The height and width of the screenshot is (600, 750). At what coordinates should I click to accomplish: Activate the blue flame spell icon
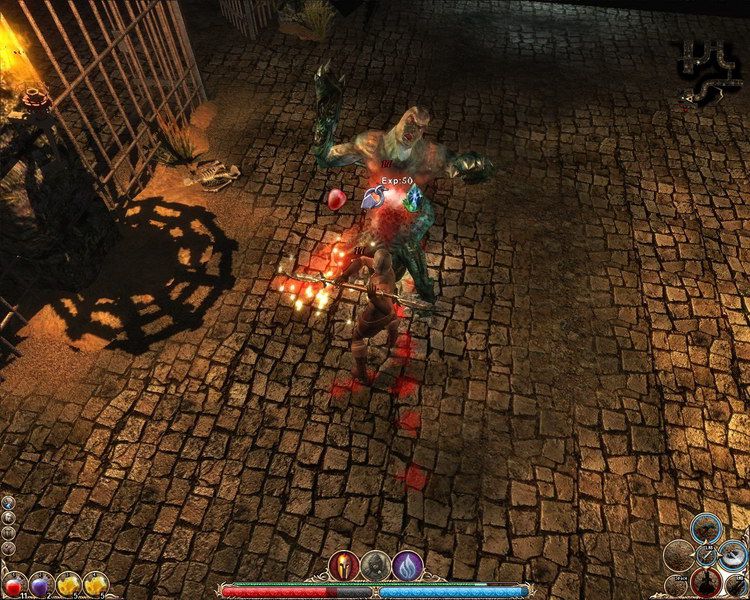(407, 565)
